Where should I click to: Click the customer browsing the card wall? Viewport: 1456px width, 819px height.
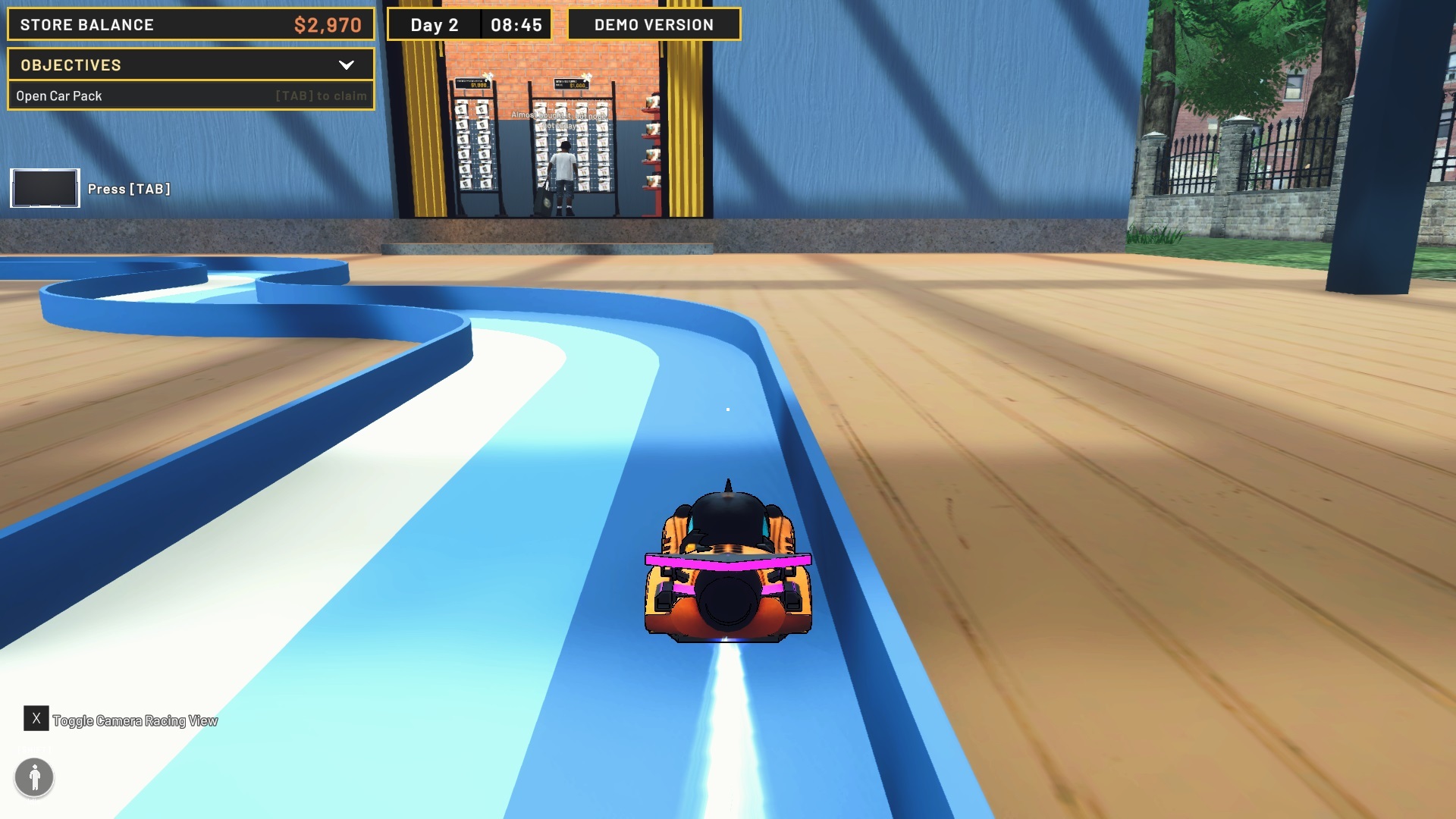pyautogui.click(x=563, y=164)
